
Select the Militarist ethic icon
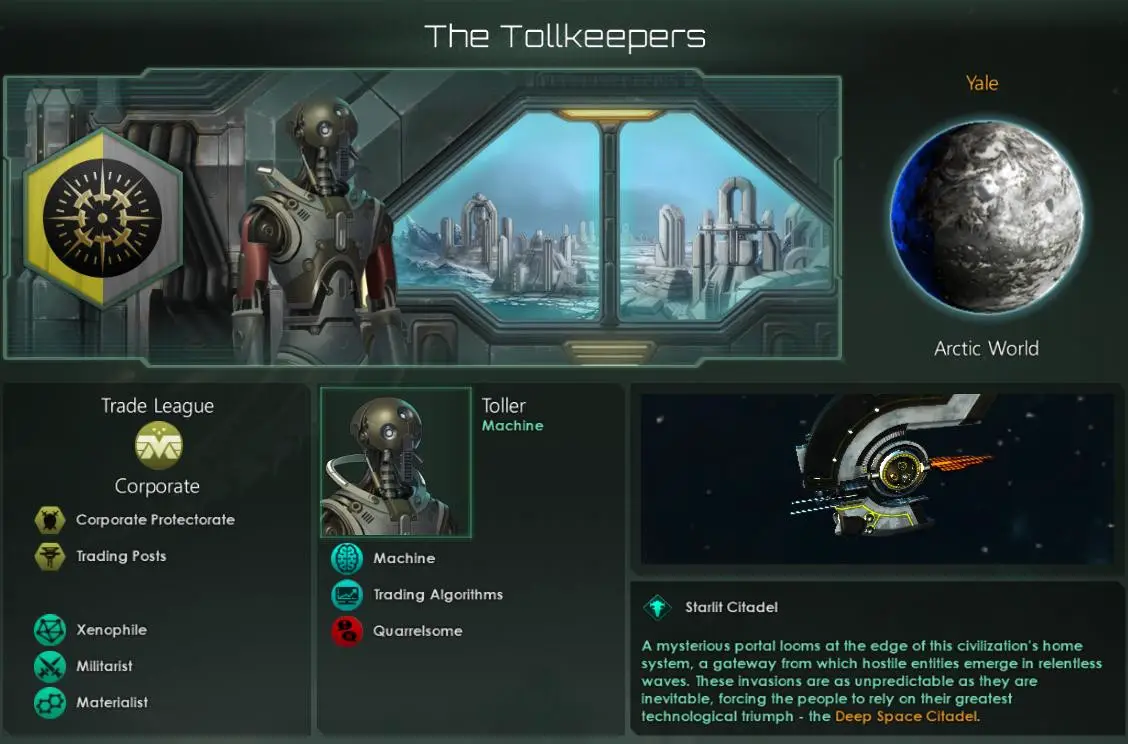[x=50, y=666]
